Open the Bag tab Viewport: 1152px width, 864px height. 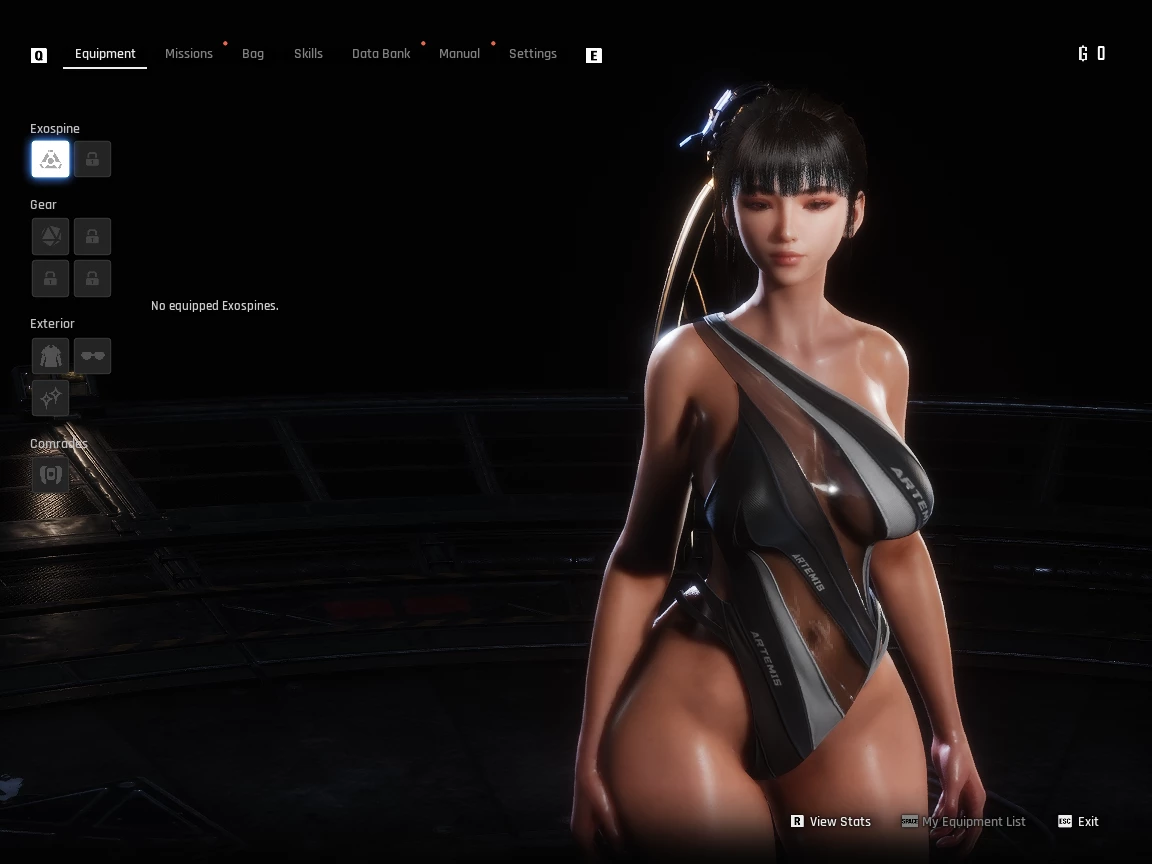pyautogui.click(x=253, y=54)
